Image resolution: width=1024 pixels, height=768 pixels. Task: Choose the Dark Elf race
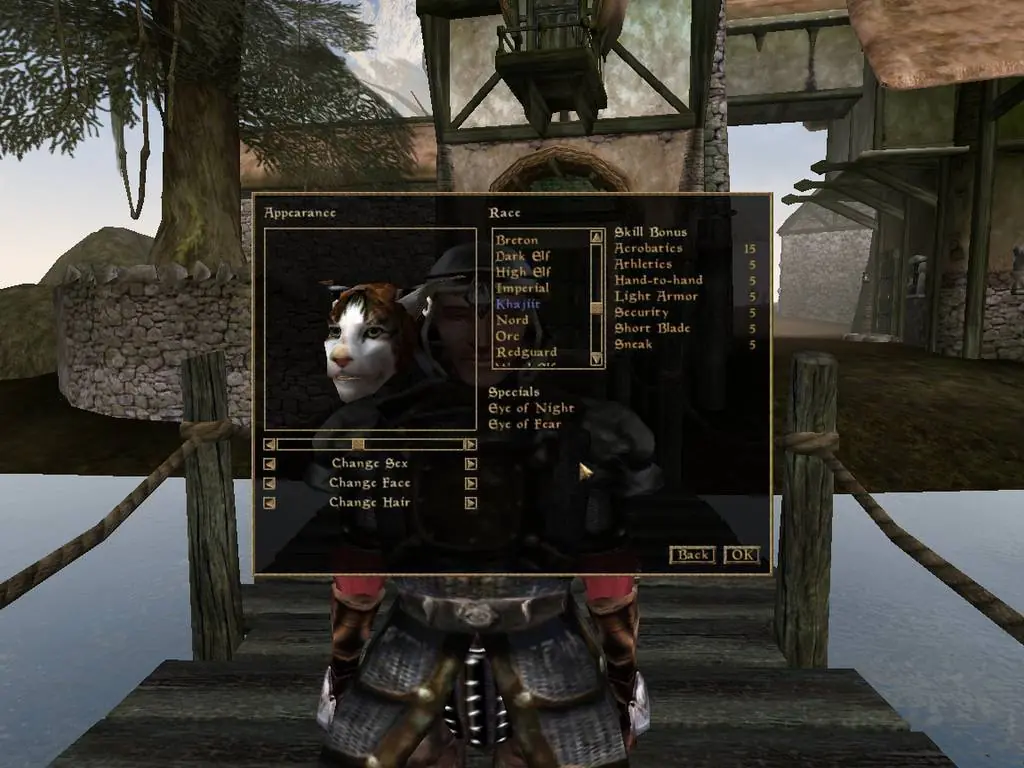click(522, 256)
